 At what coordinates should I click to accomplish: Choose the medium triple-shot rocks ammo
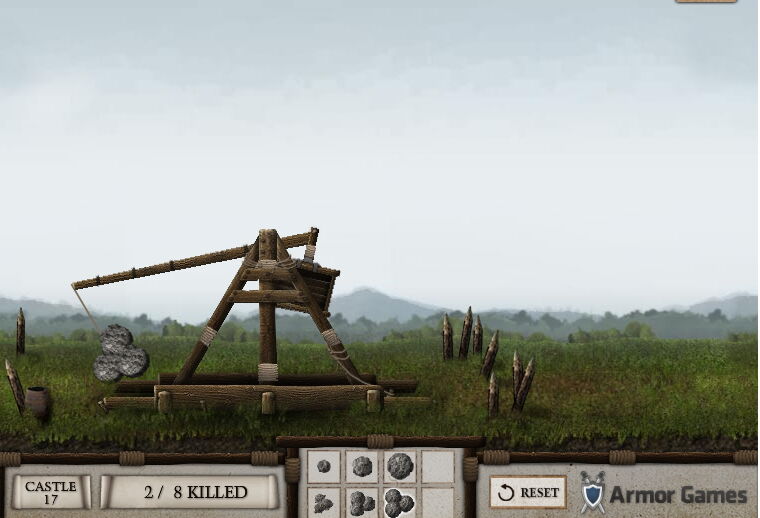coord(361,503)
